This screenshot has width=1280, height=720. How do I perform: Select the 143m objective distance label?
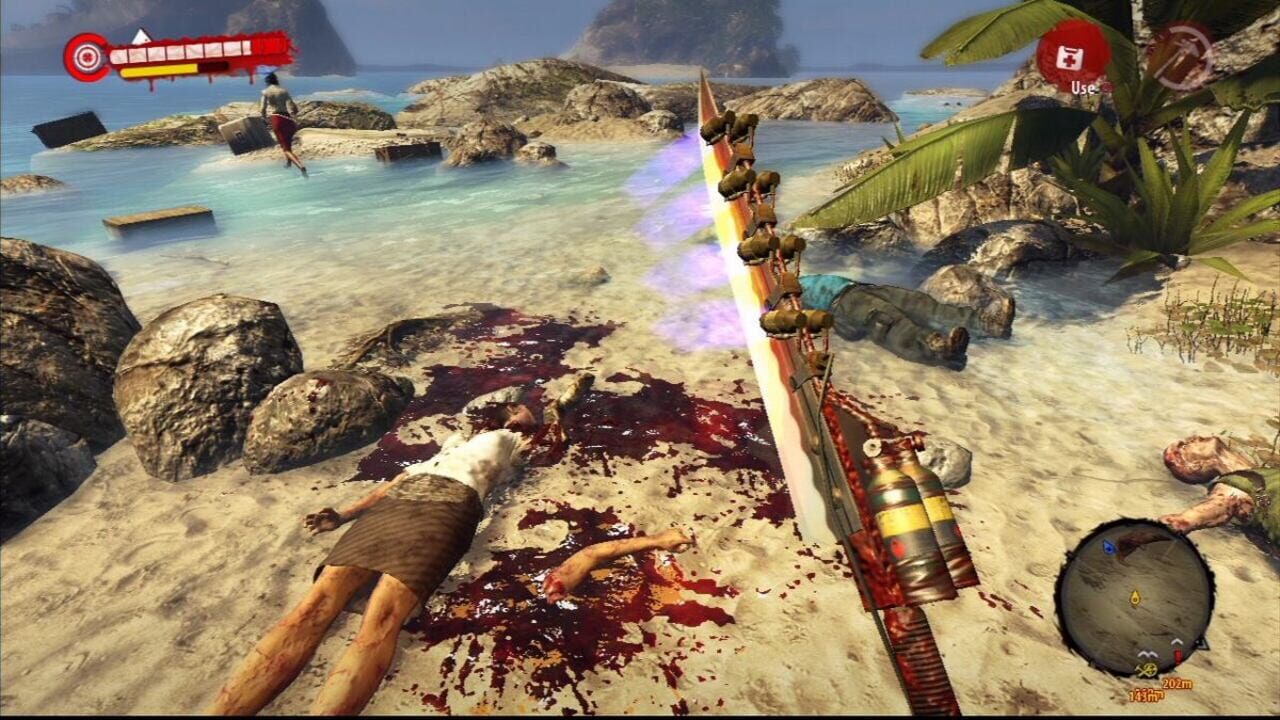pyautogui.click(x=1148, y=694)
